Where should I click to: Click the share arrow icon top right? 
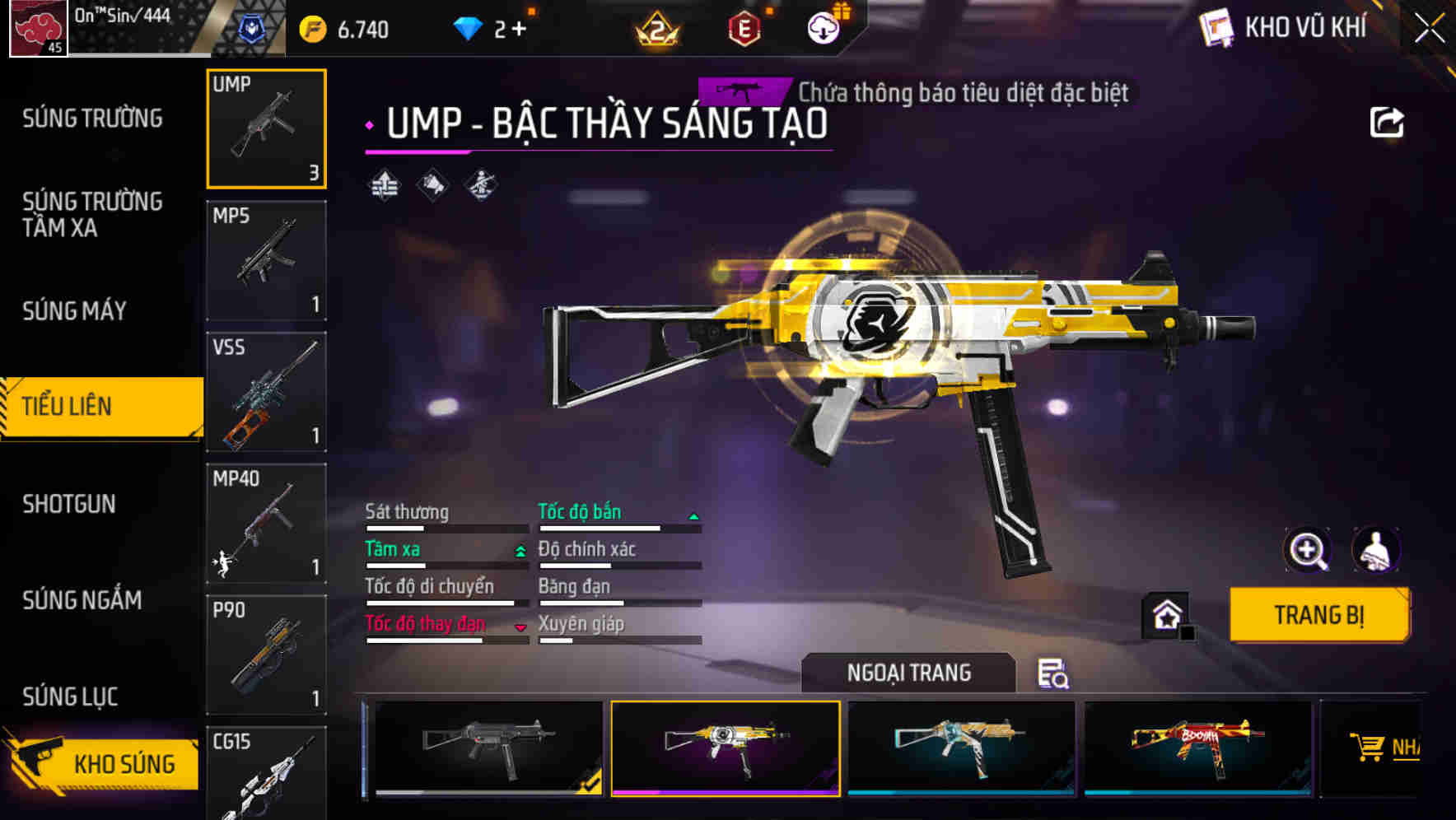(1388, 121)
